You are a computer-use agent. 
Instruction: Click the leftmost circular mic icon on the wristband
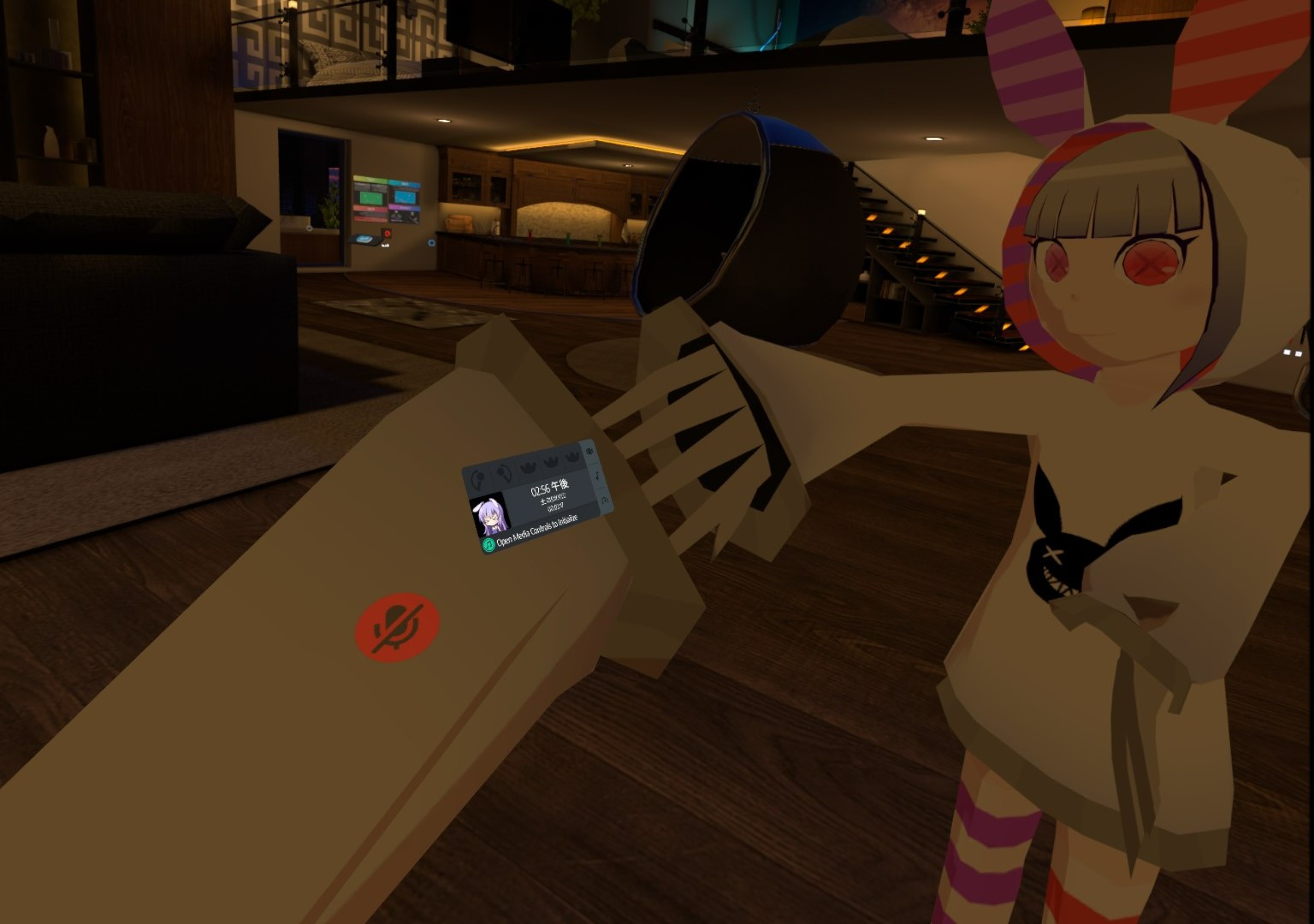tap(478, 477)
